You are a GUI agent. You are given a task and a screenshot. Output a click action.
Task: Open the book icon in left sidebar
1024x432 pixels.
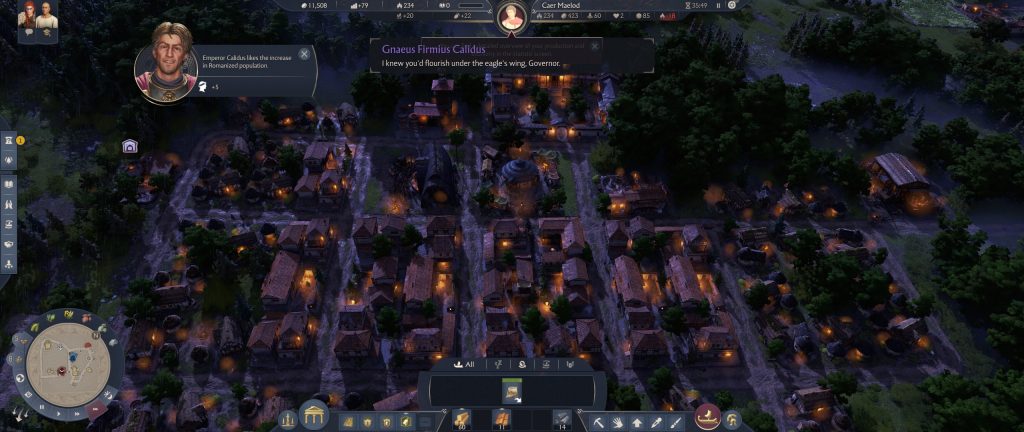(9, 185)
